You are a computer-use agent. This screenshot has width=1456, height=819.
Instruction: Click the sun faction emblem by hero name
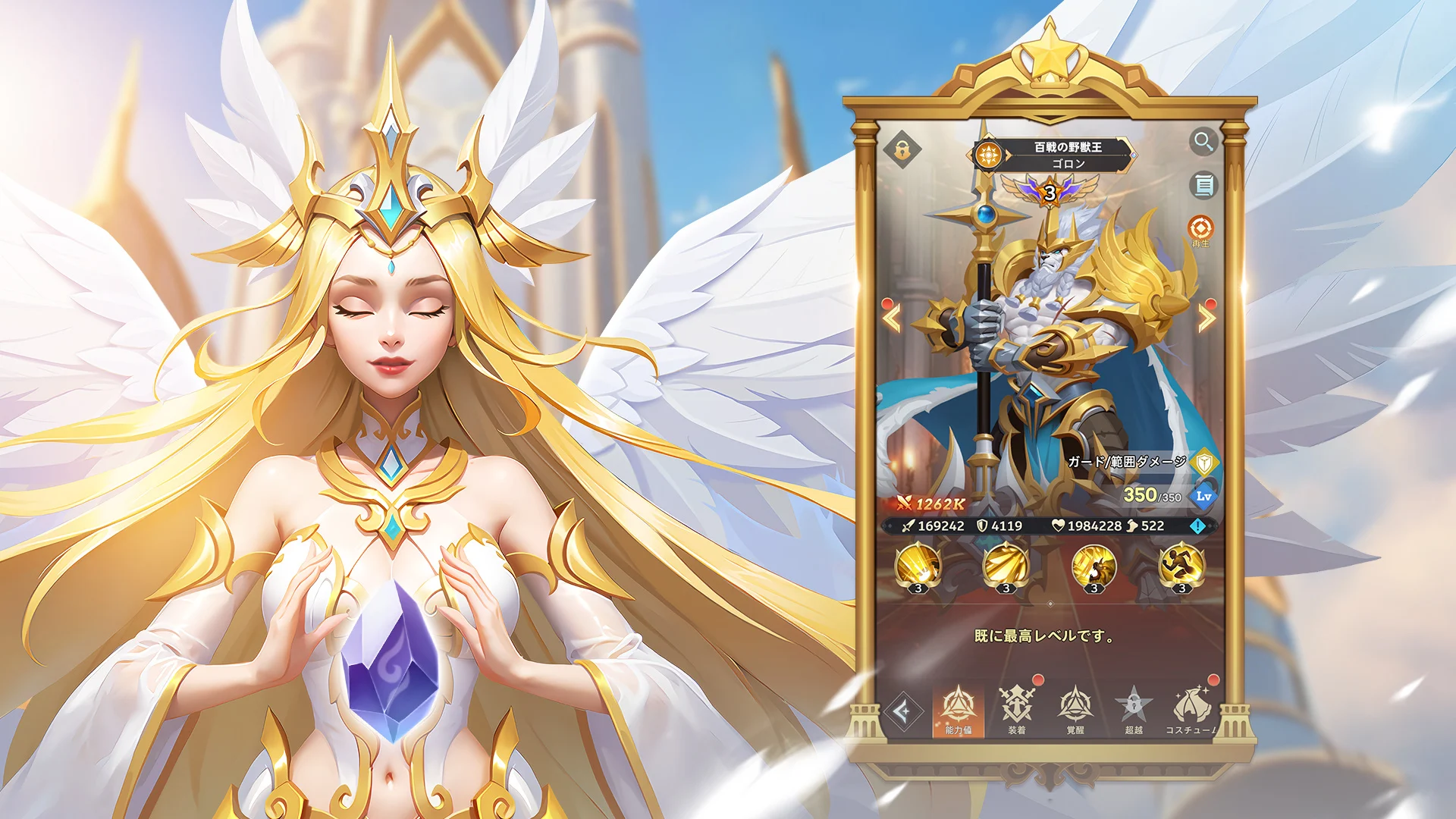[x=989, y=155]
